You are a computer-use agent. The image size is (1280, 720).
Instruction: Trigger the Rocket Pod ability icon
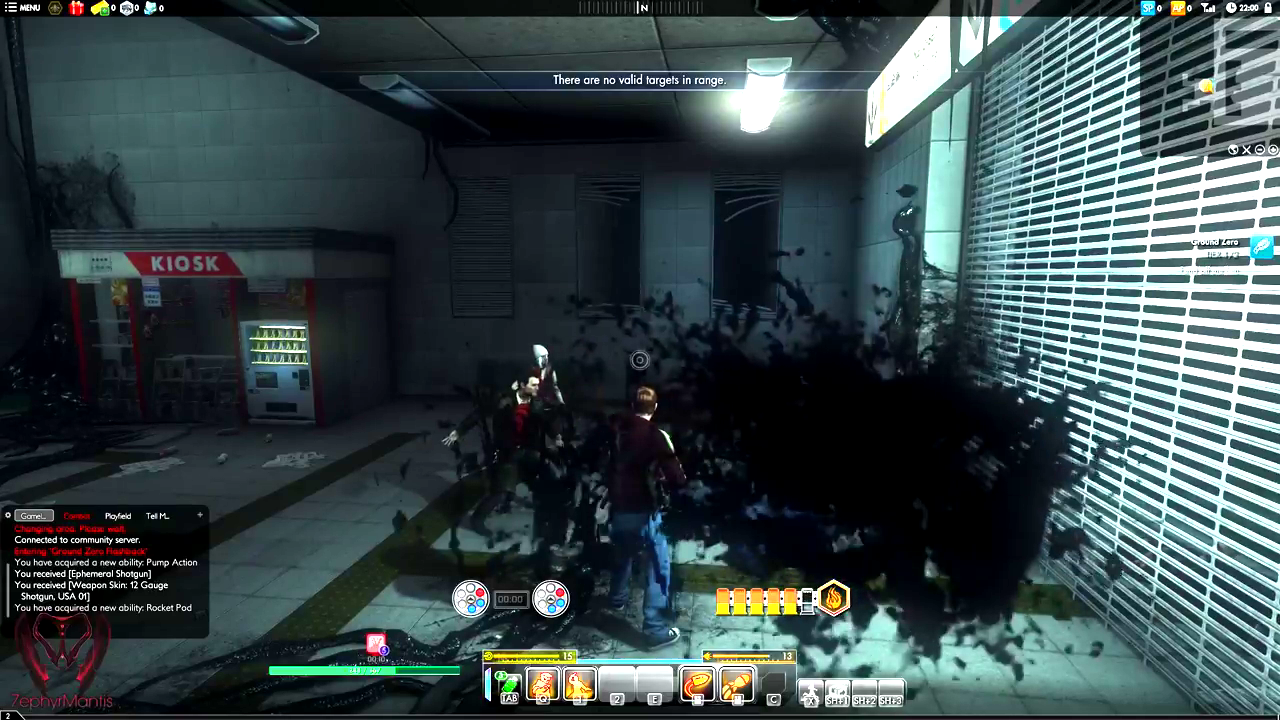[x=736, y=684]
